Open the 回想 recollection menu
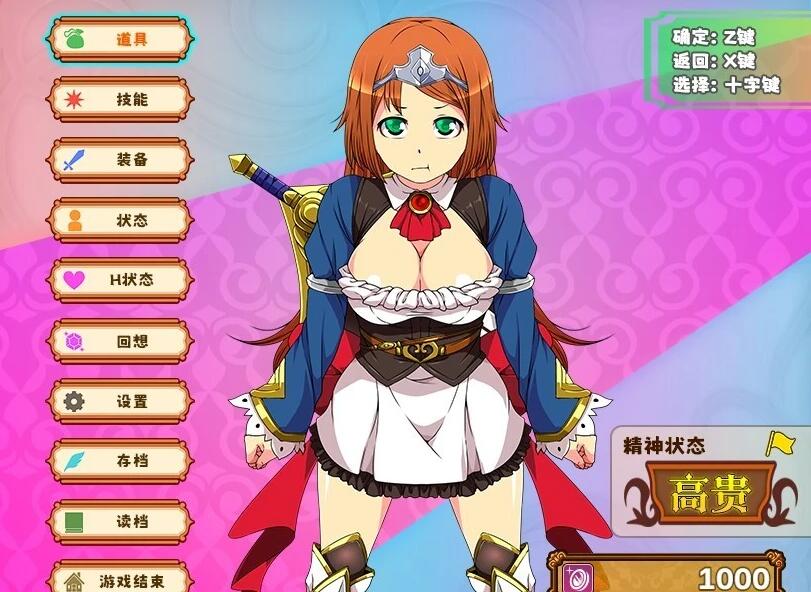The width and height of the screenshot is (811, 592). pos(120,341)
